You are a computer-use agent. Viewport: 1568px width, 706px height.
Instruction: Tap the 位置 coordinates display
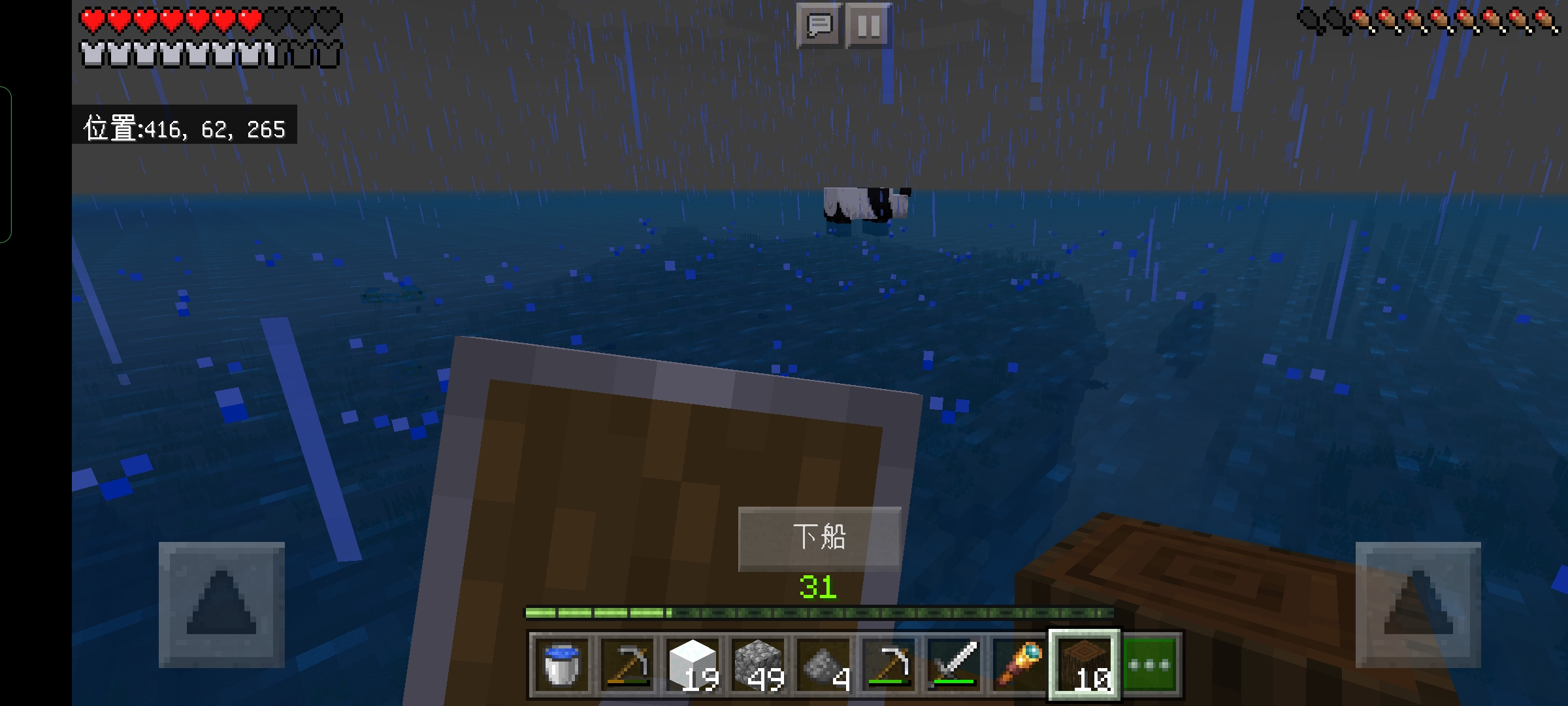(x=184, y=129)
